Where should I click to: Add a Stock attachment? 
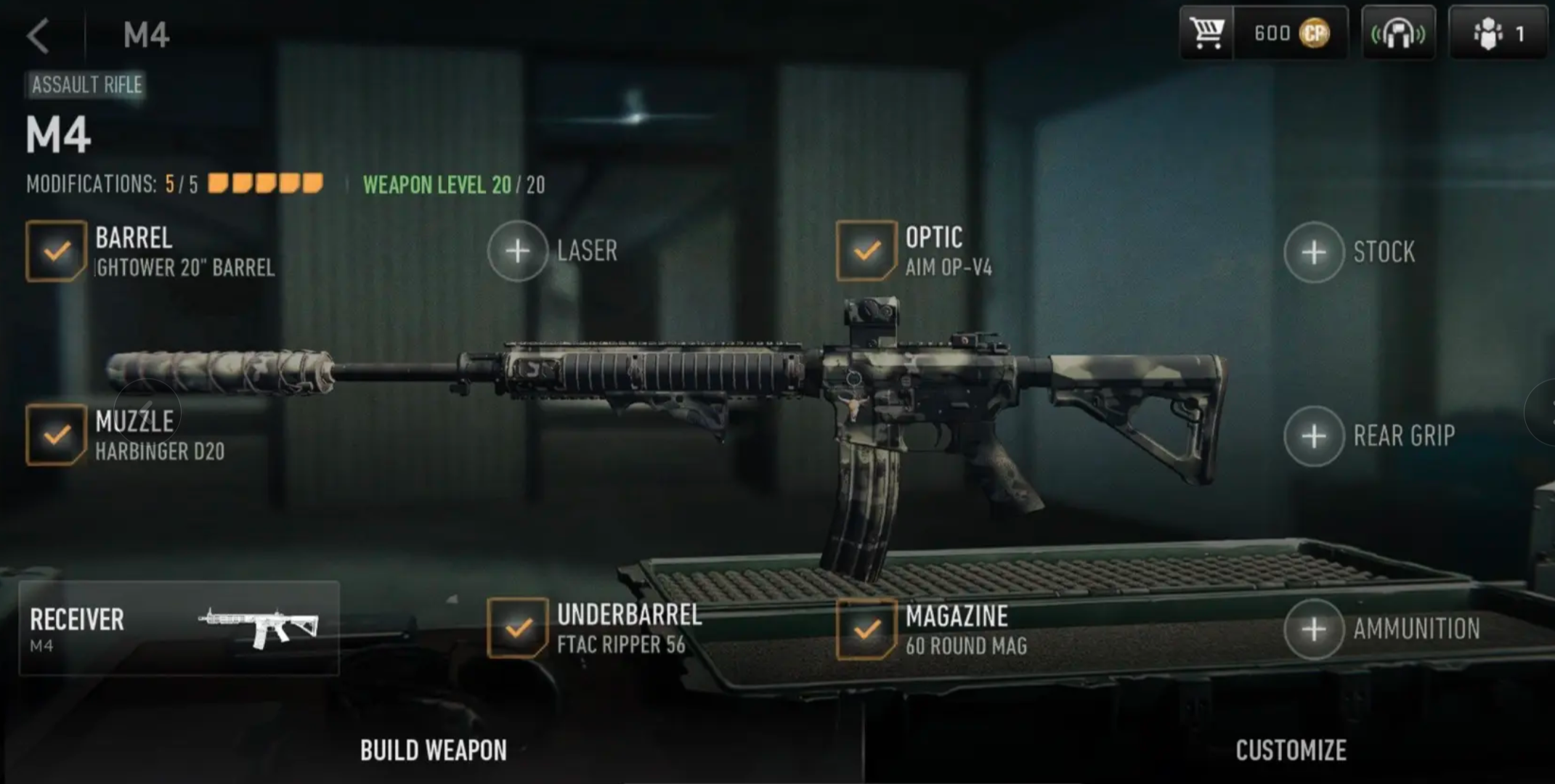[1314, 253]
